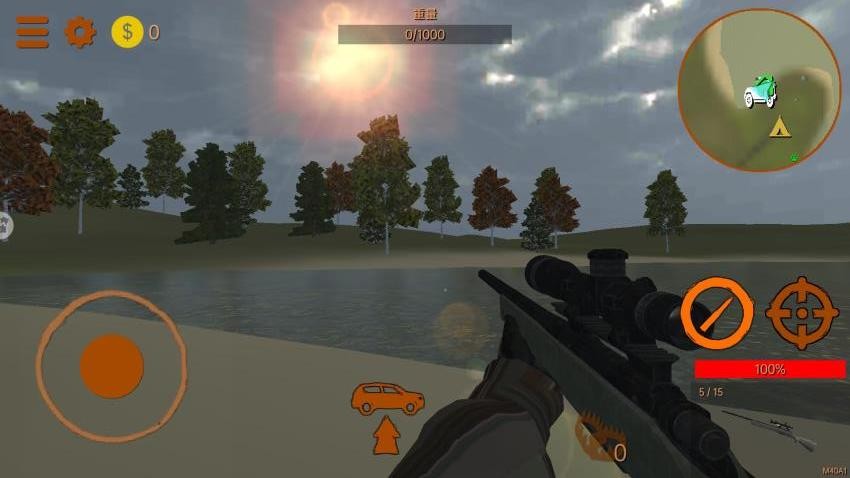Activate the crosshair scope aim button
The height and width of the screenshot is (478, 850).
pyautogui.click(x=802, y=313)
